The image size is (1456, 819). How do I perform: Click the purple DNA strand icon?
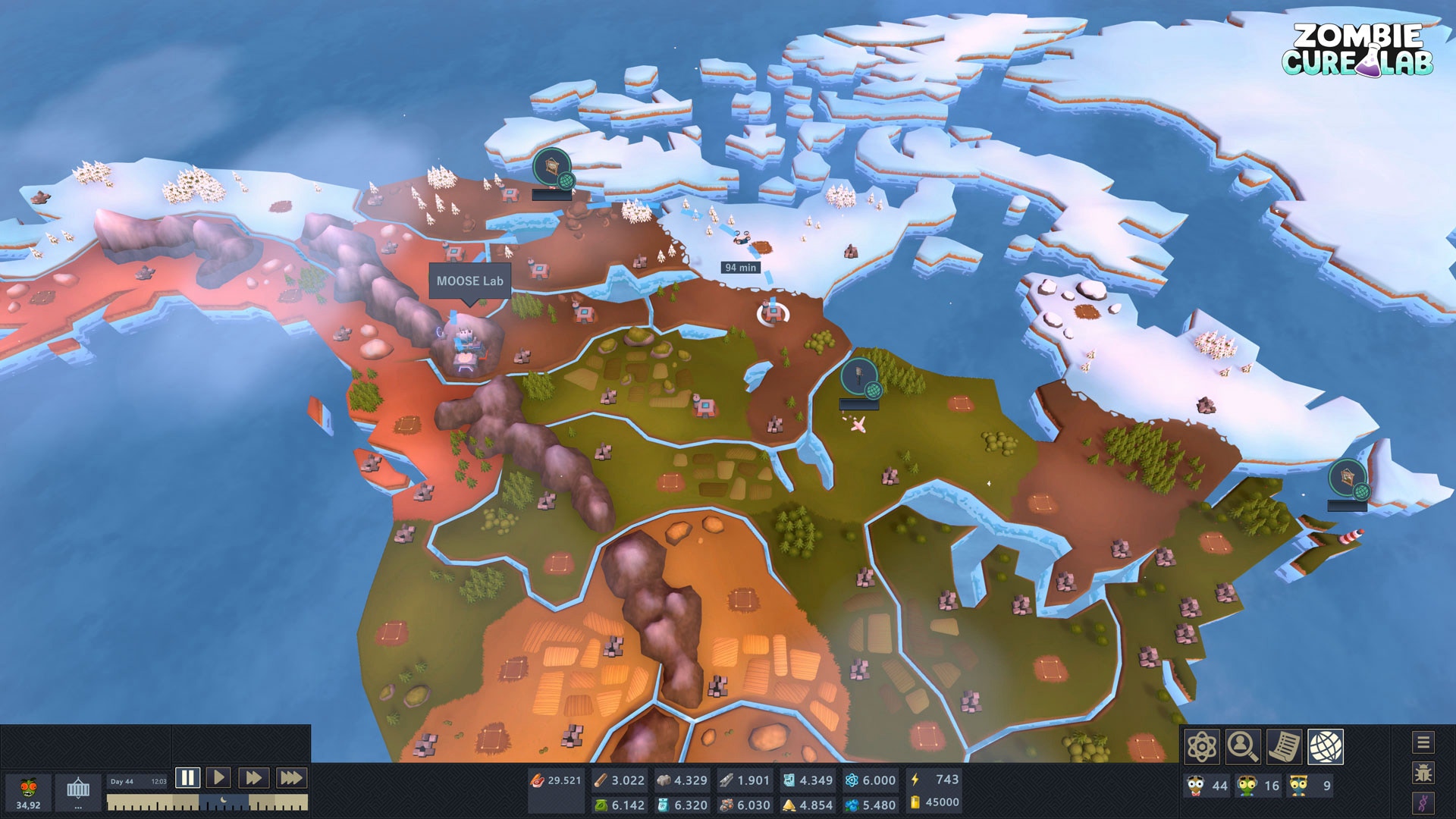(1423, 803)
